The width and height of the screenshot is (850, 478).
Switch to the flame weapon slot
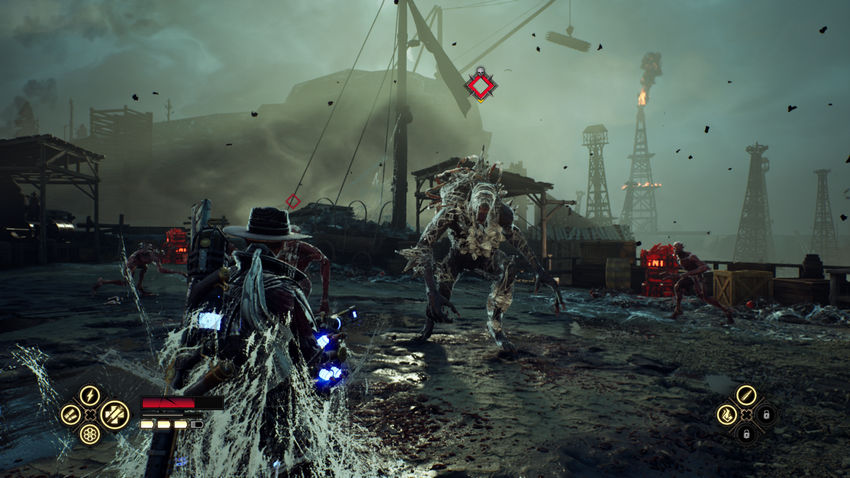pyautogui.click(x=727, y=414)
